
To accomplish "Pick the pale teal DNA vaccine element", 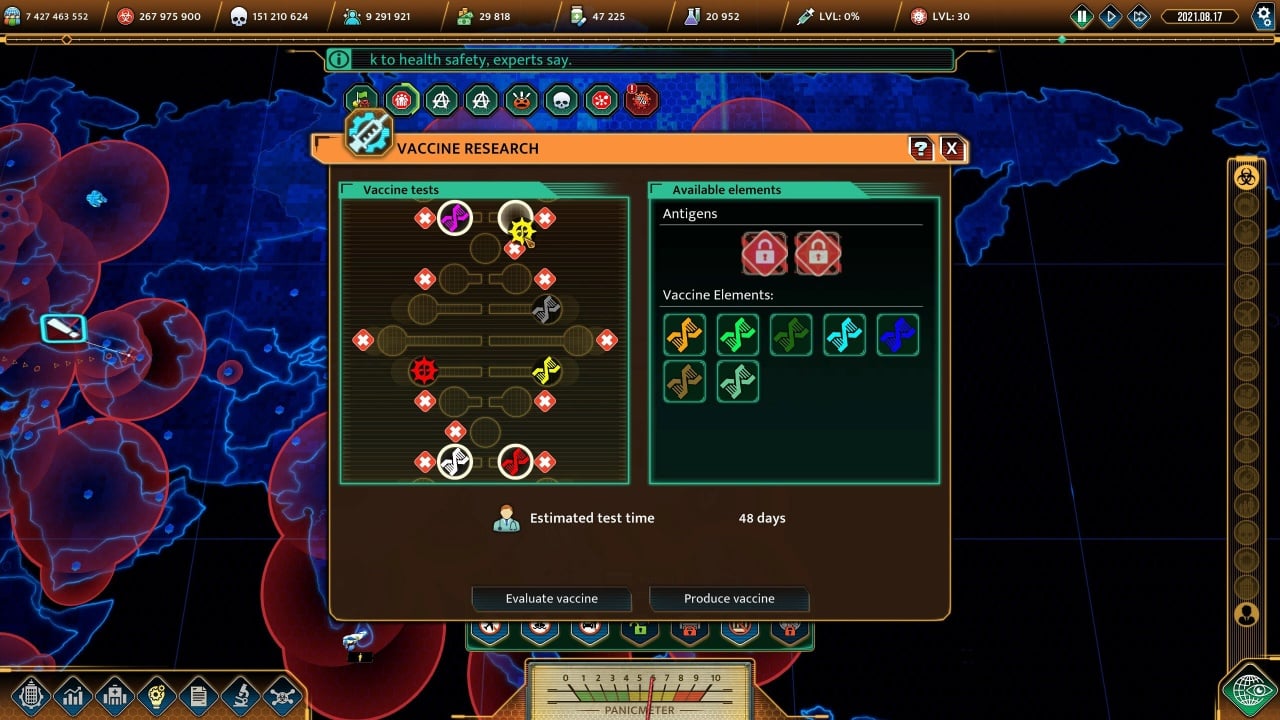I will 738,381.
